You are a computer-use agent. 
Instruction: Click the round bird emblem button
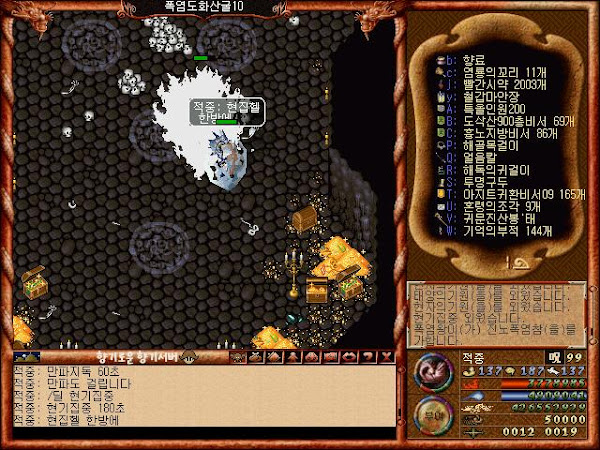coord(430,372)
